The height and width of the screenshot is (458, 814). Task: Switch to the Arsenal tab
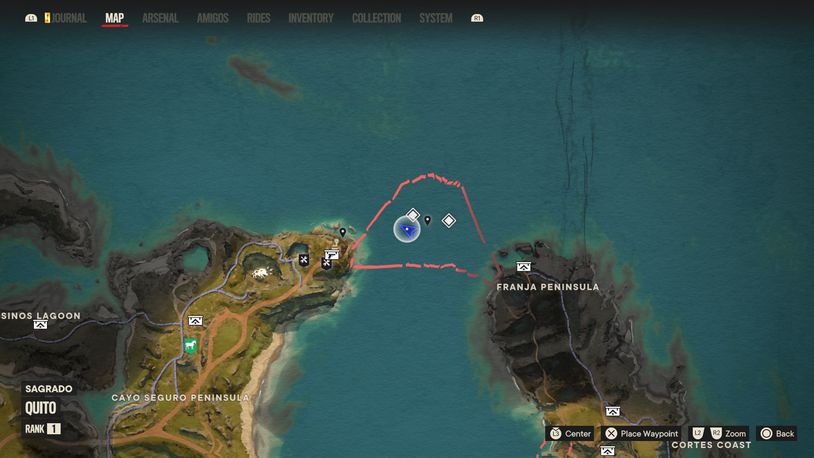point(160,18)
